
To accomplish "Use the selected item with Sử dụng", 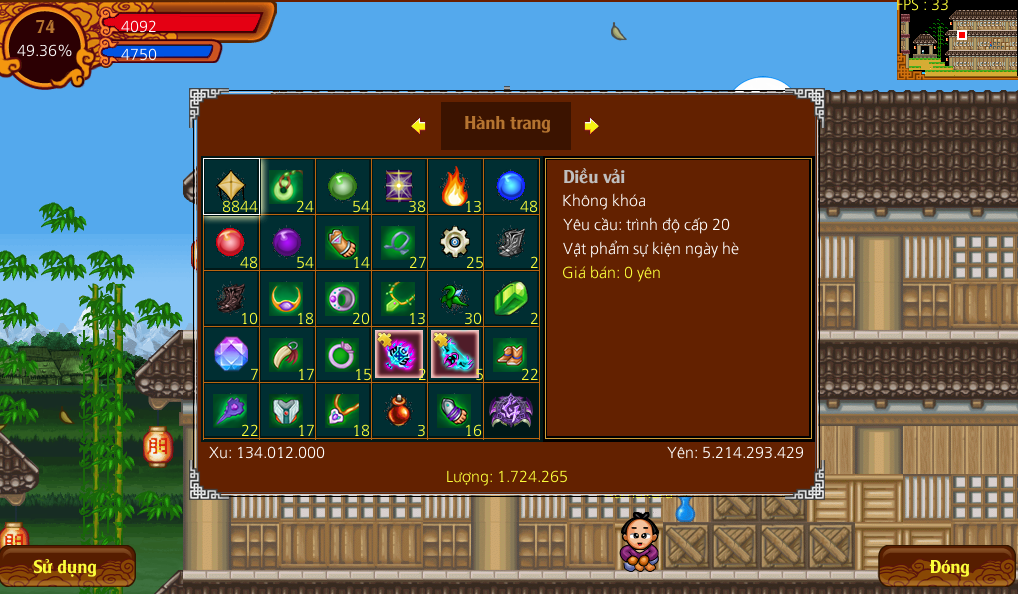I will 66,567.
